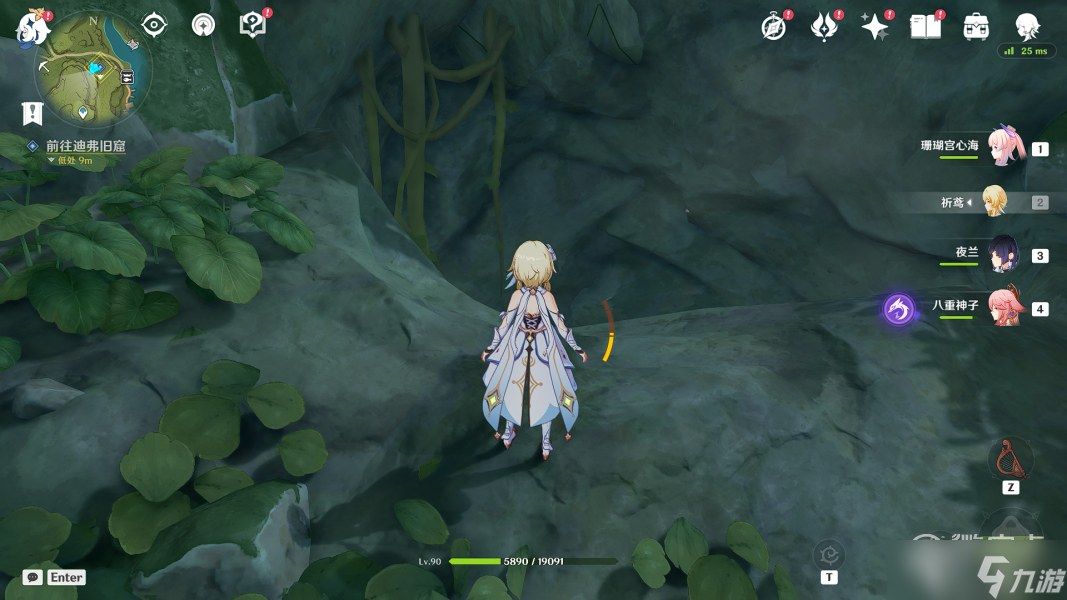Open the Paimon main menu

(33, 28)
